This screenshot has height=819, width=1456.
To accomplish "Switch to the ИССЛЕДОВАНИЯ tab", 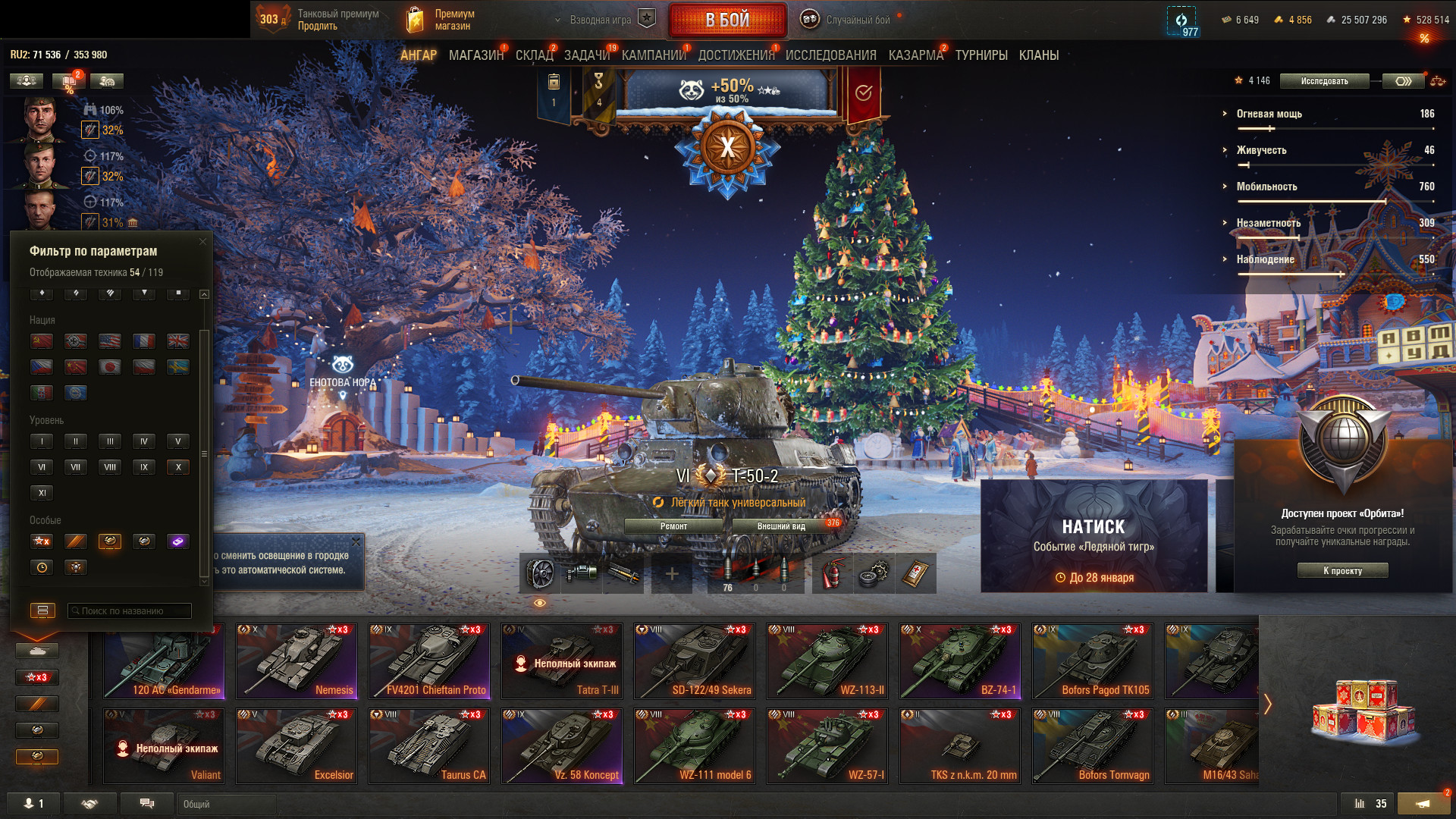I will point(830,55).
